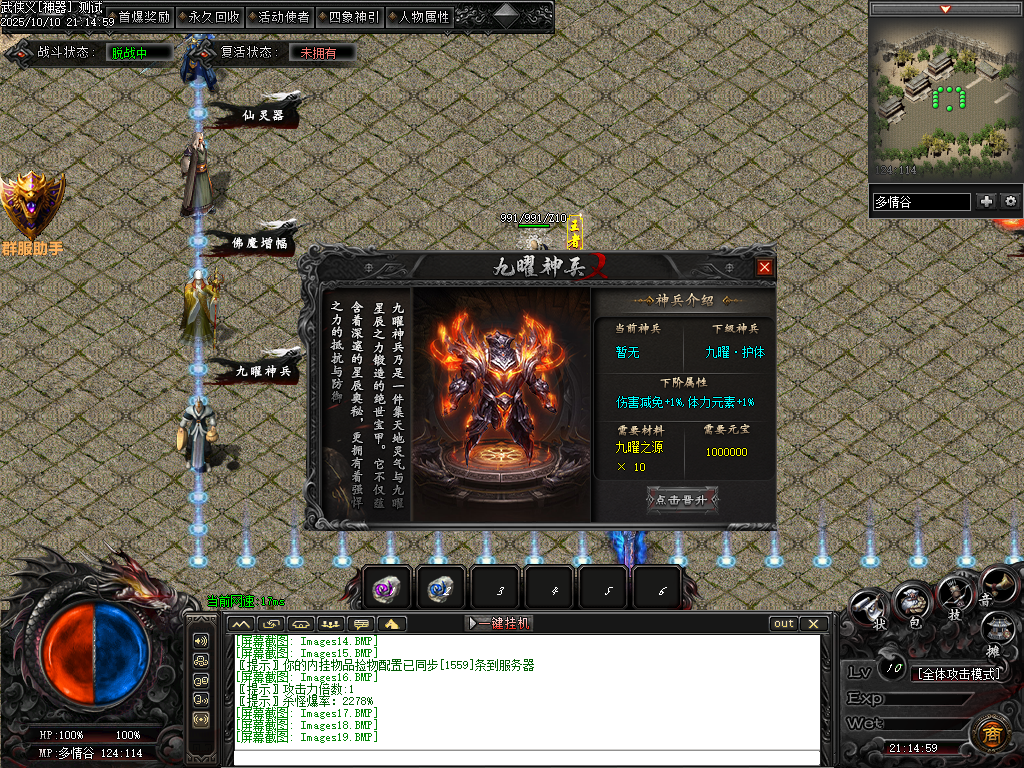Viewport: 1024px width, 768px height.
Task: Click the 点击晋升 upgrade button
Action: (682, 500)
